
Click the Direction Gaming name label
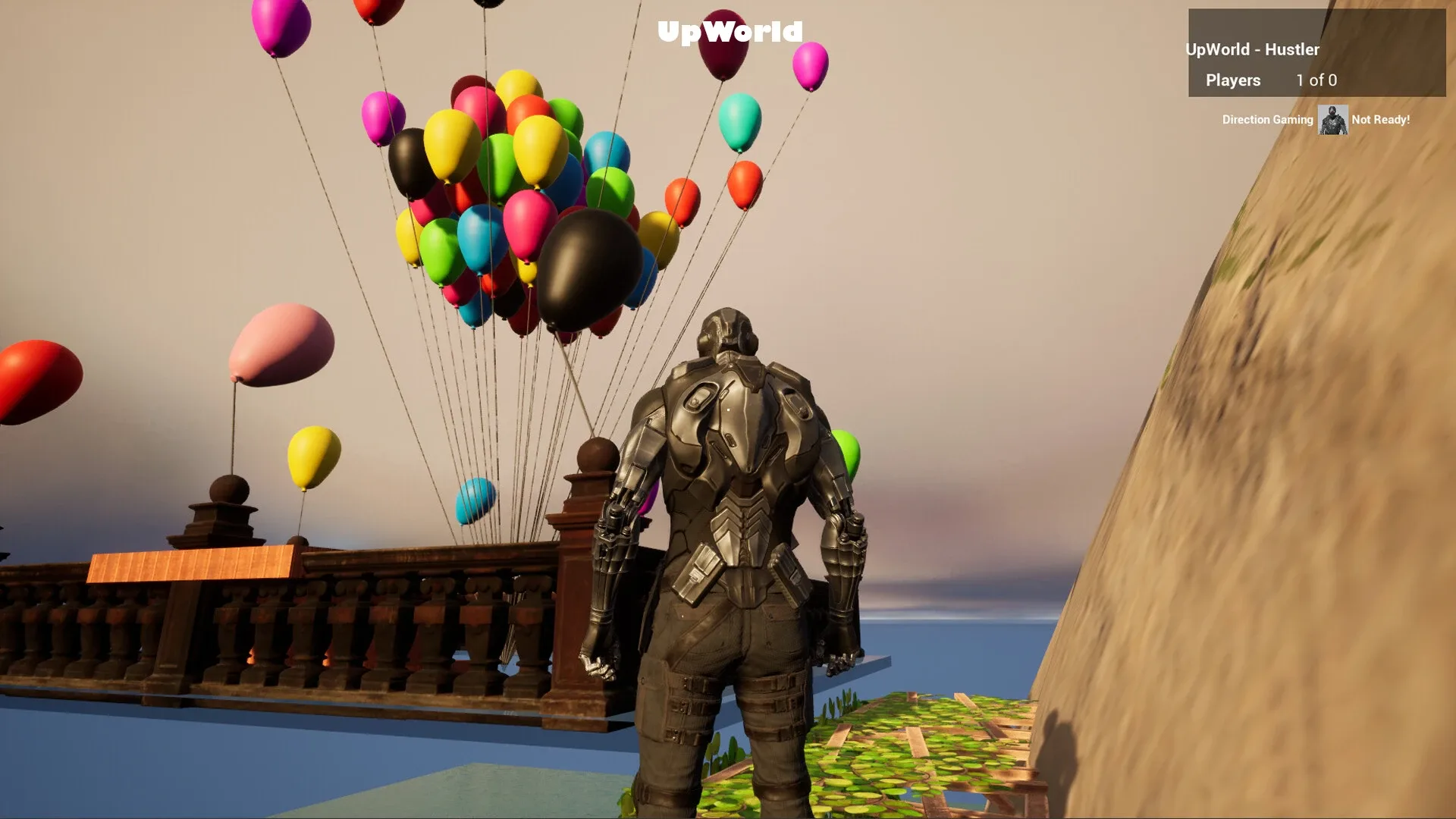1267,120
